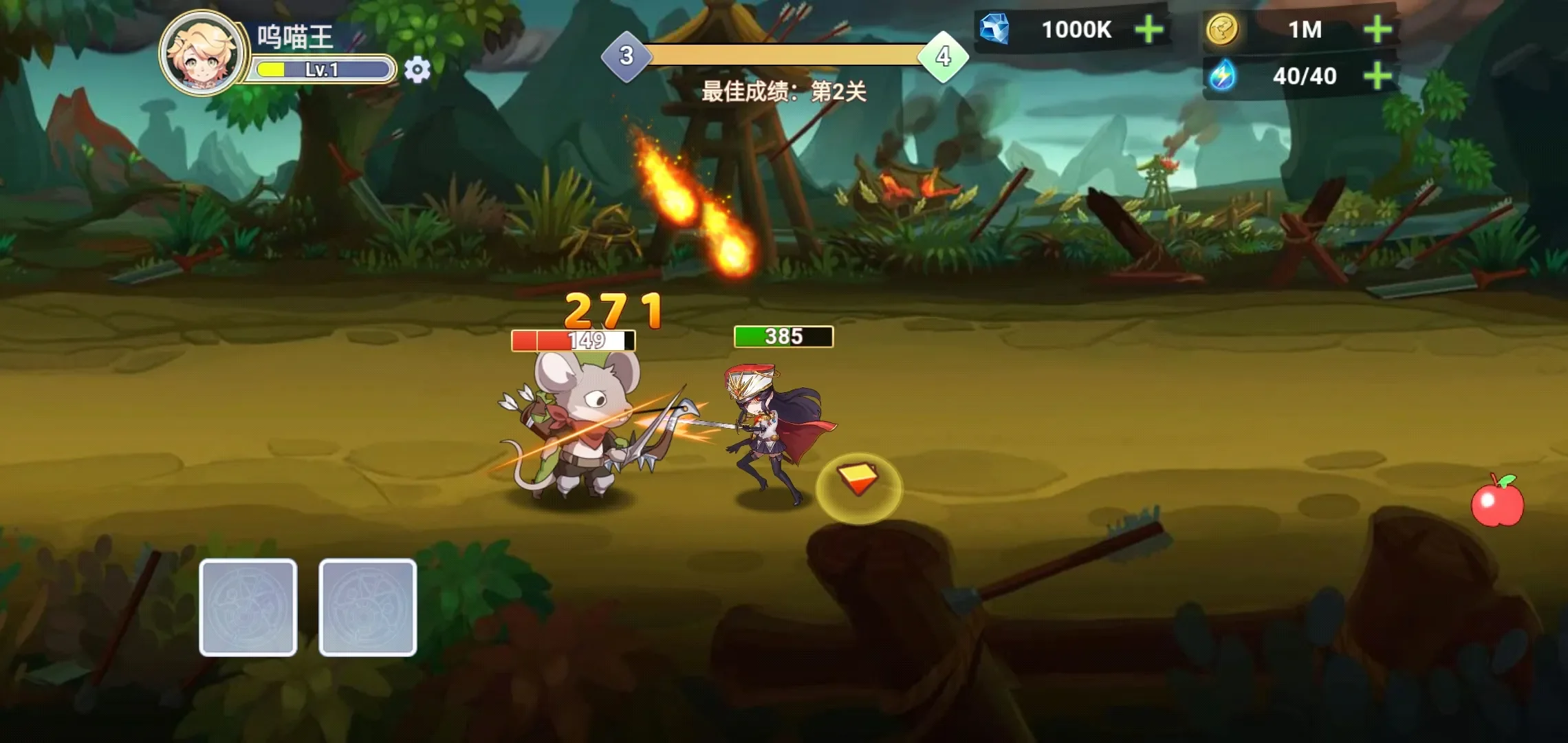Open the settings gear menu
The height and width of the screenshot is (743, 1568).
(416, 67)
